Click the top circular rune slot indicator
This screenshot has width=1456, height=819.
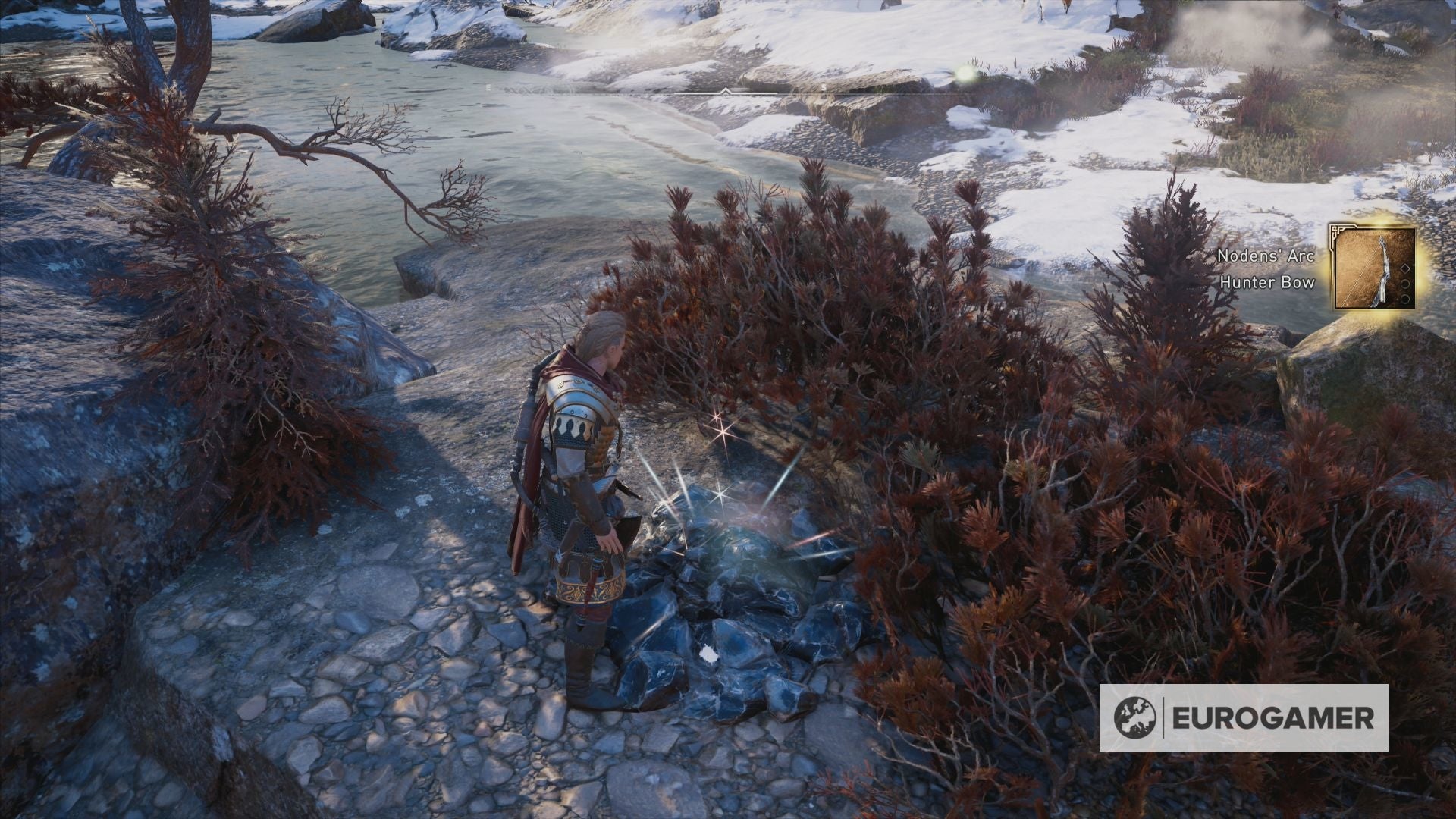pos(1404,284)
